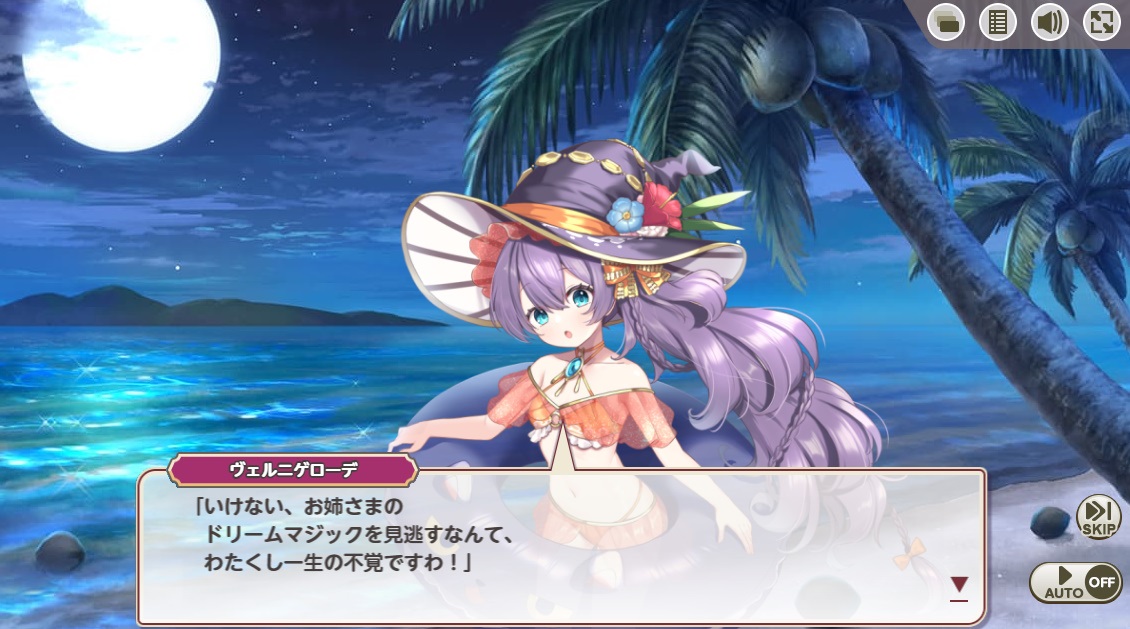The width and height of the screenshot is (1130, 629).
Task: Toggle sound with the speaker icon
Action: click(x=1049, y=22)
